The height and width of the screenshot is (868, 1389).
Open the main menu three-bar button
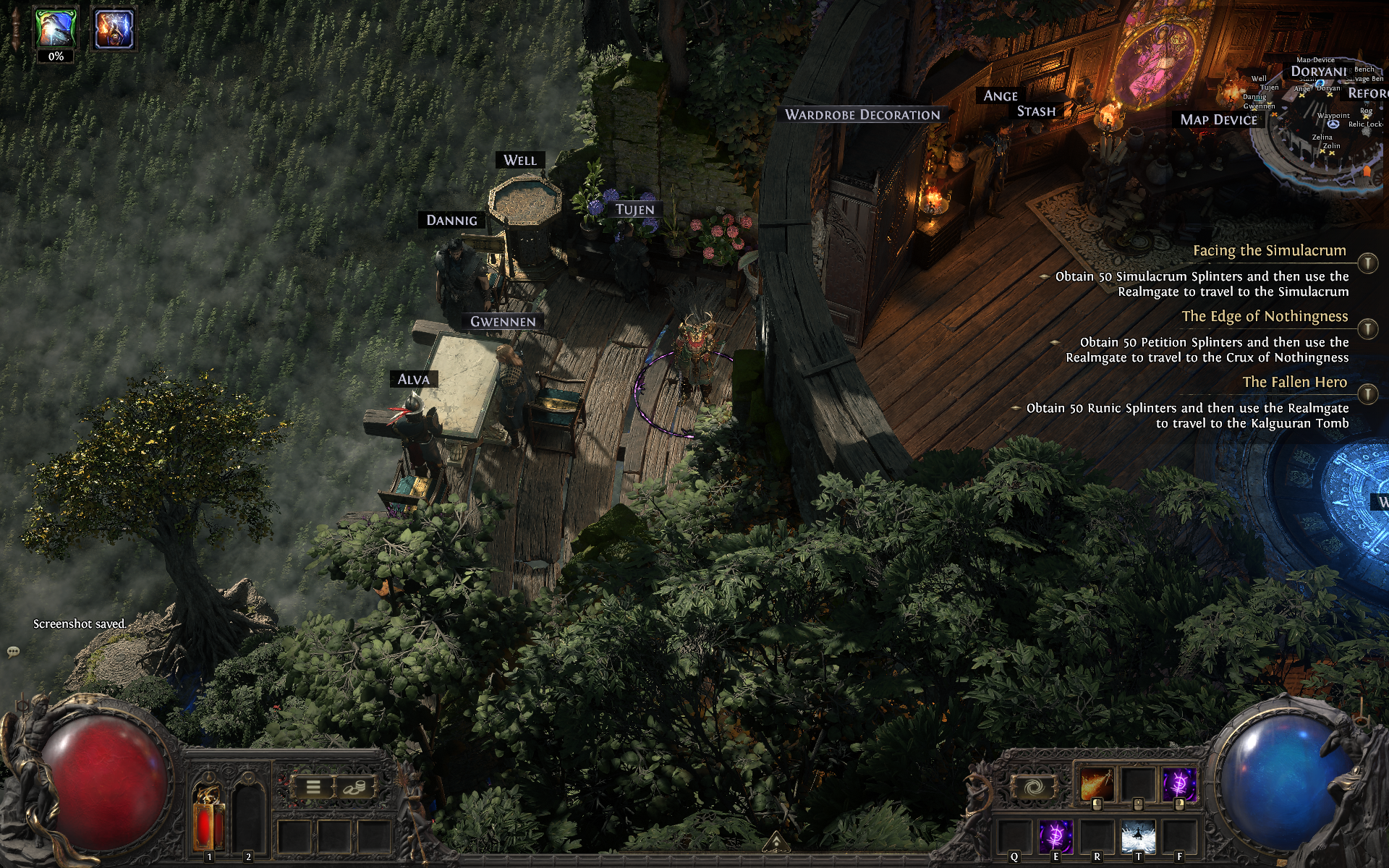click(313, 787)
